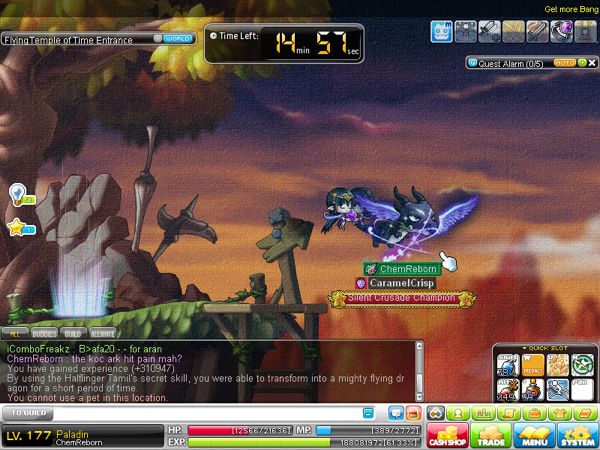Select the blue robot face buff icon

(x=443, y=31)
